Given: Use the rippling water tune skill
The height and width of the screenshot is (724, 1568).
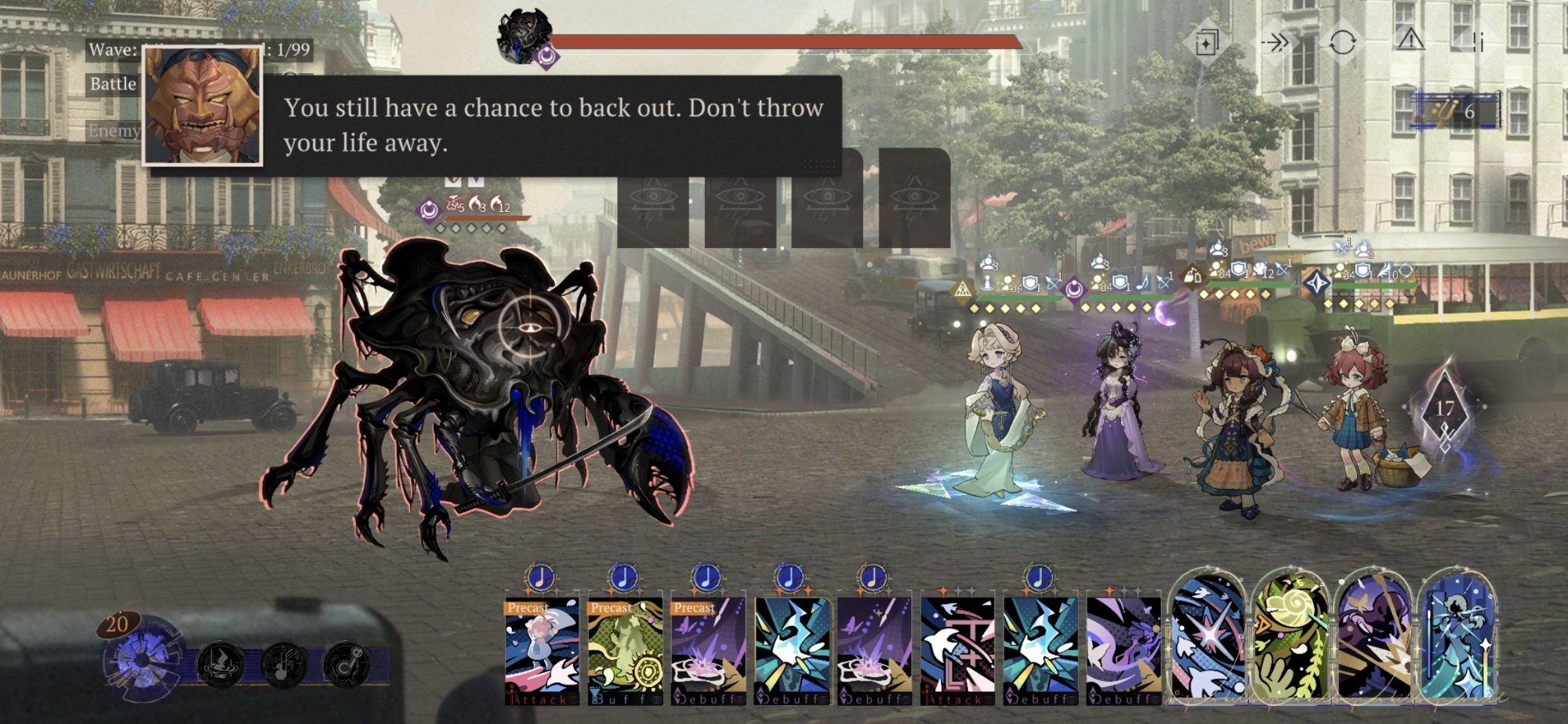Looking at the screenshot, I should 220,665.
